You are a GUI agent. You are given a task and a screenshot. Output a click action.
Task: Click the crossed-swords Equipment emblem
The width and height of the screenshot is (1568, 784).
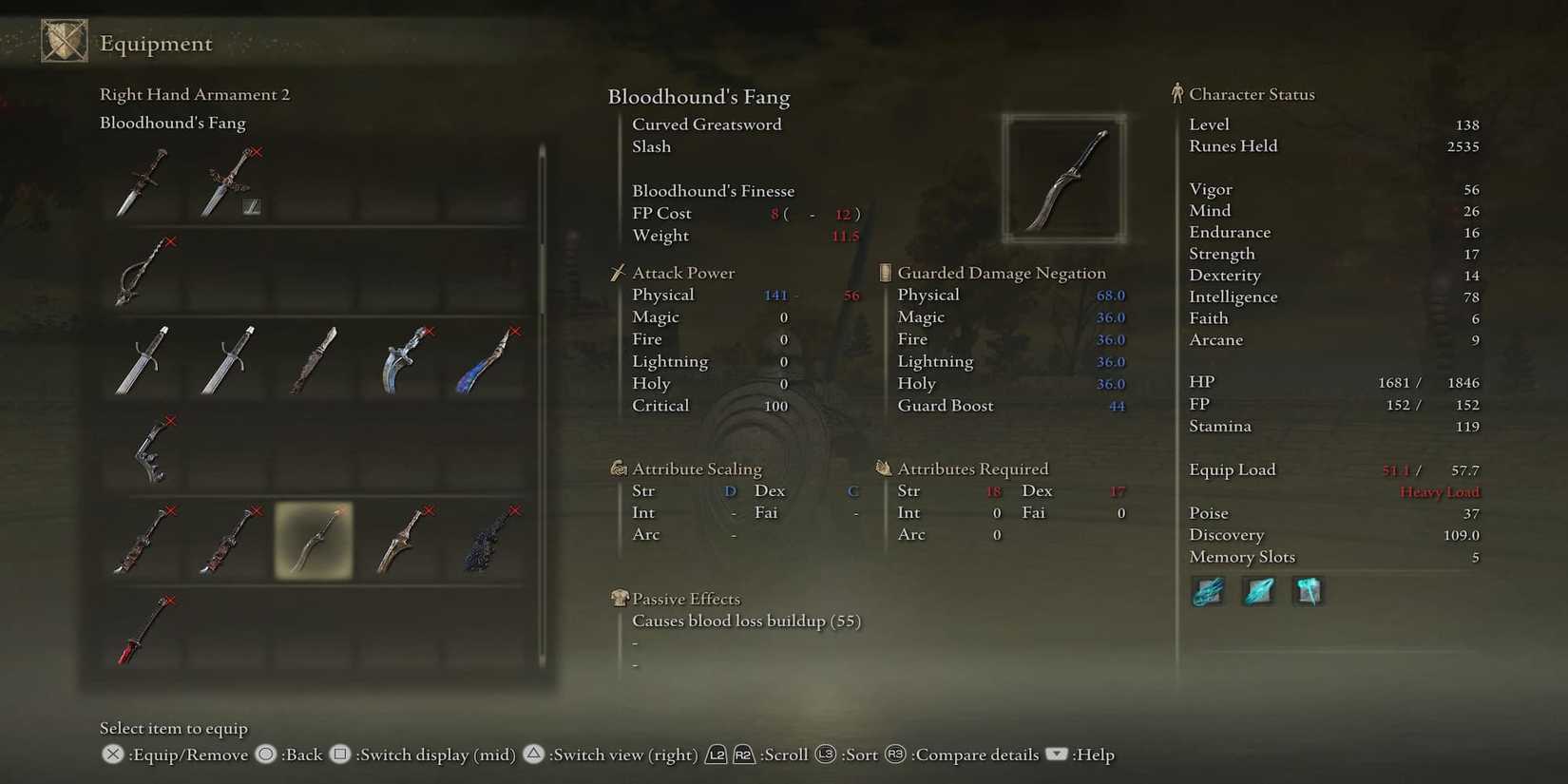coord(63,41)
